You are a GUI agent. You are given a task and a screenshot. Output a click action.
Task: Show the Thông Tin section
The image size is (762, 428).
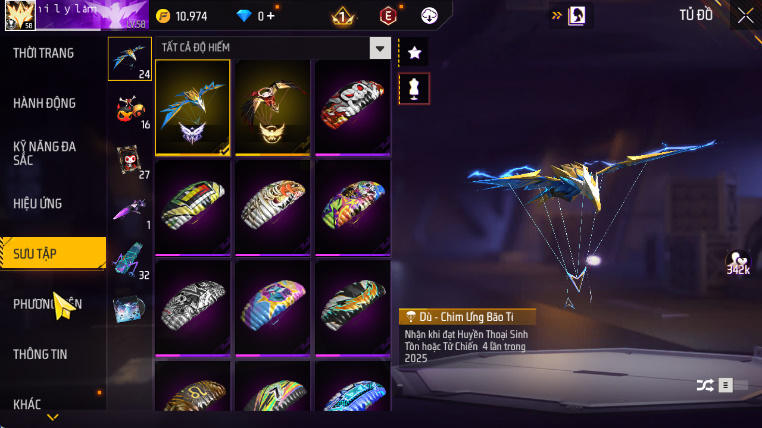tap(38, 354)
